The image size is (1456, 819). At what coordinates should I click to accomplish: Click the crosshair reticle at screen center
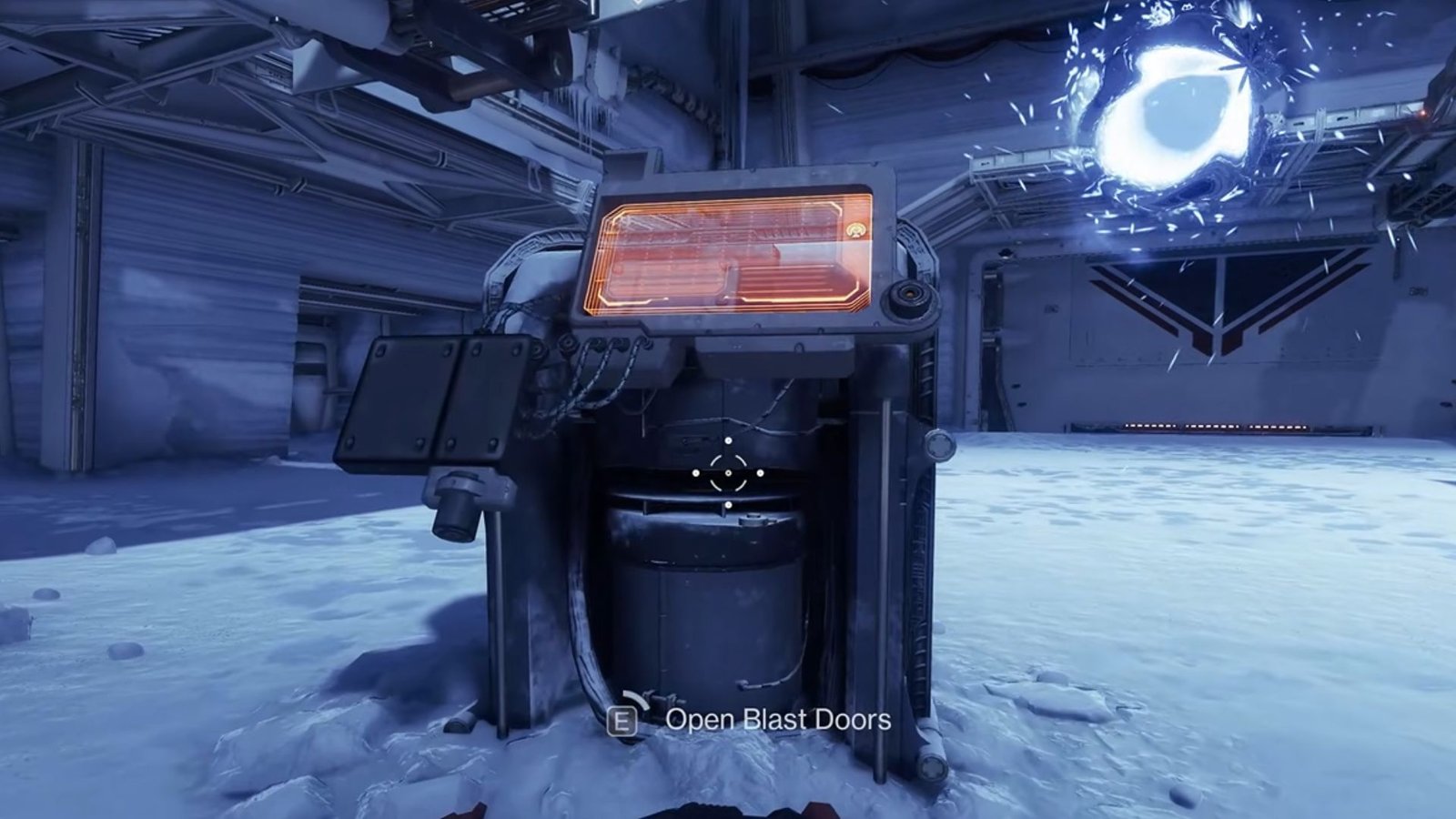728,471
